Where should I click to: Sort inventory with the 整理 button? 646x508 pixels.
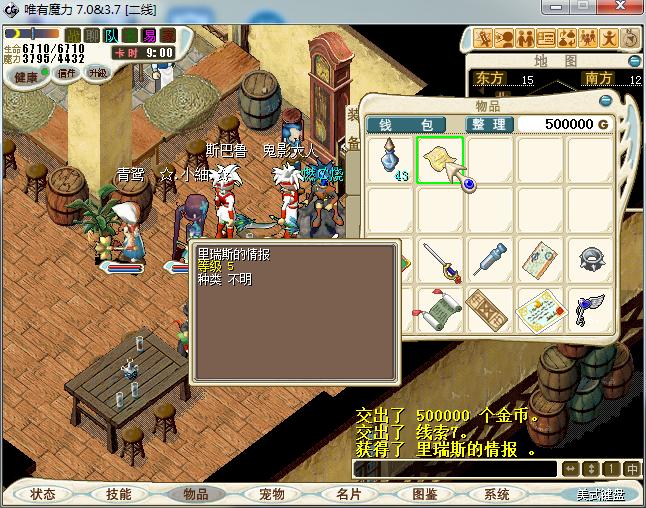coord(490,124)
